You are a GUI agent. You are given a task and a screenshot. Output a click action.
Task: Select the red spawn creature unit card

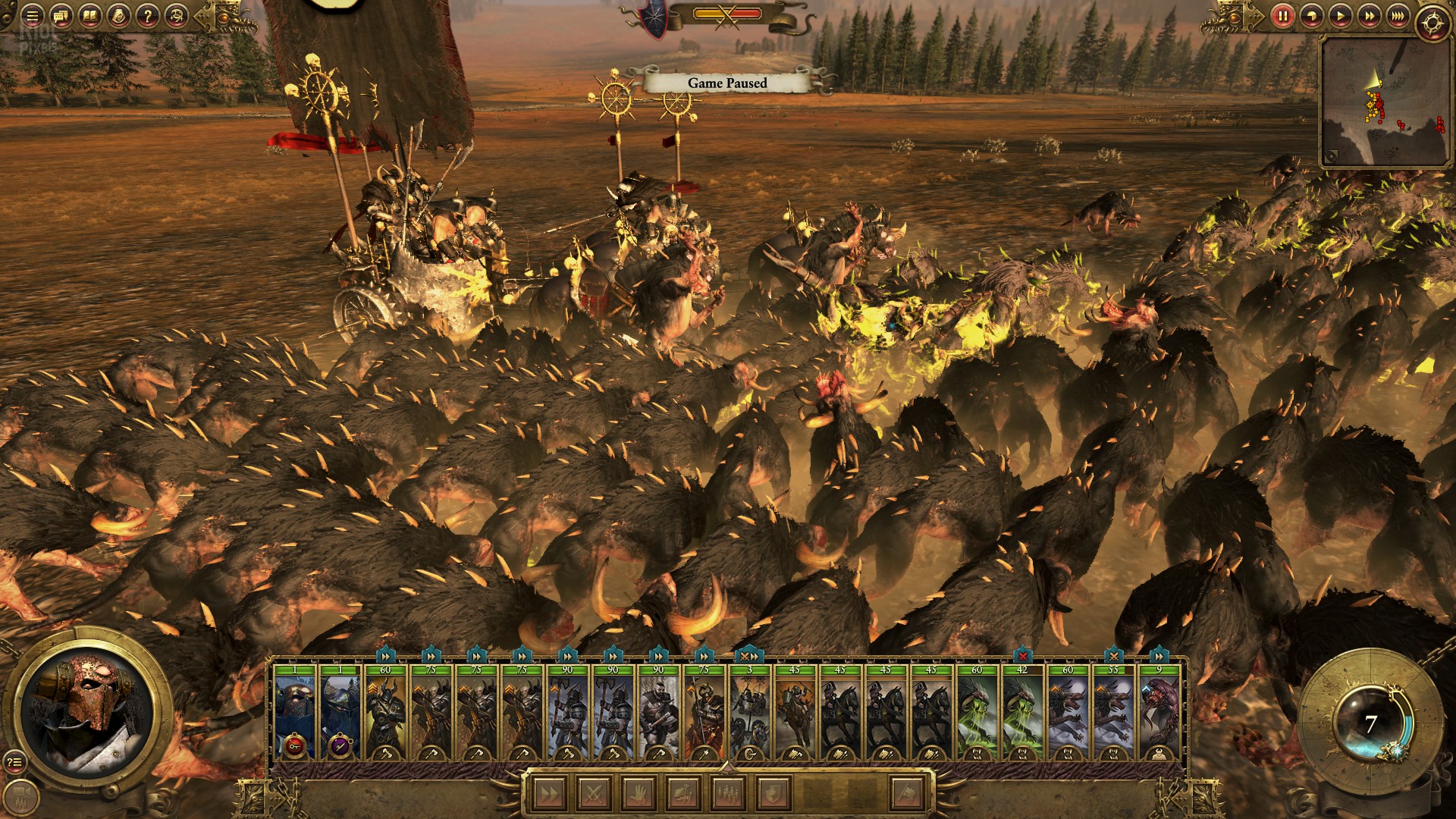click(1159, 713)
